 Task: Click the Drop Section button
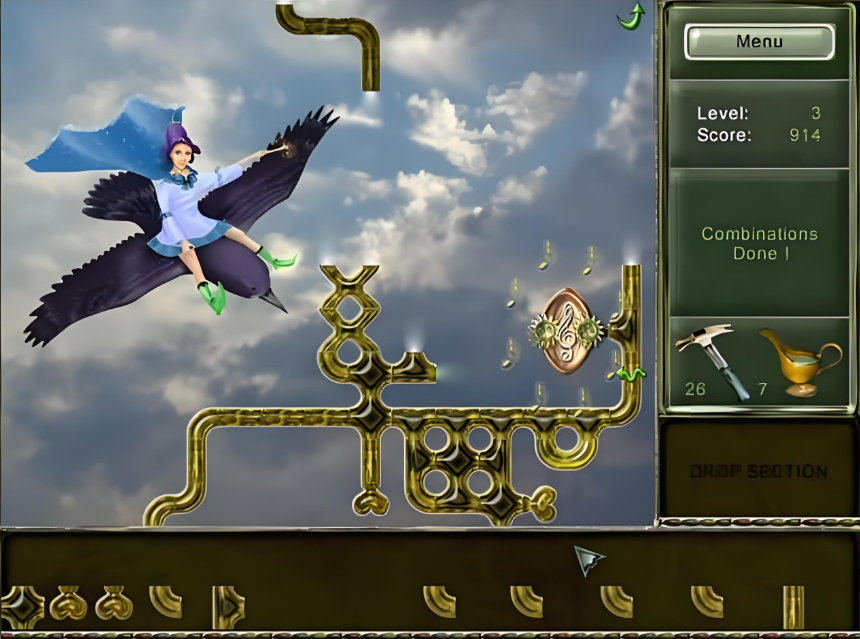758,471
